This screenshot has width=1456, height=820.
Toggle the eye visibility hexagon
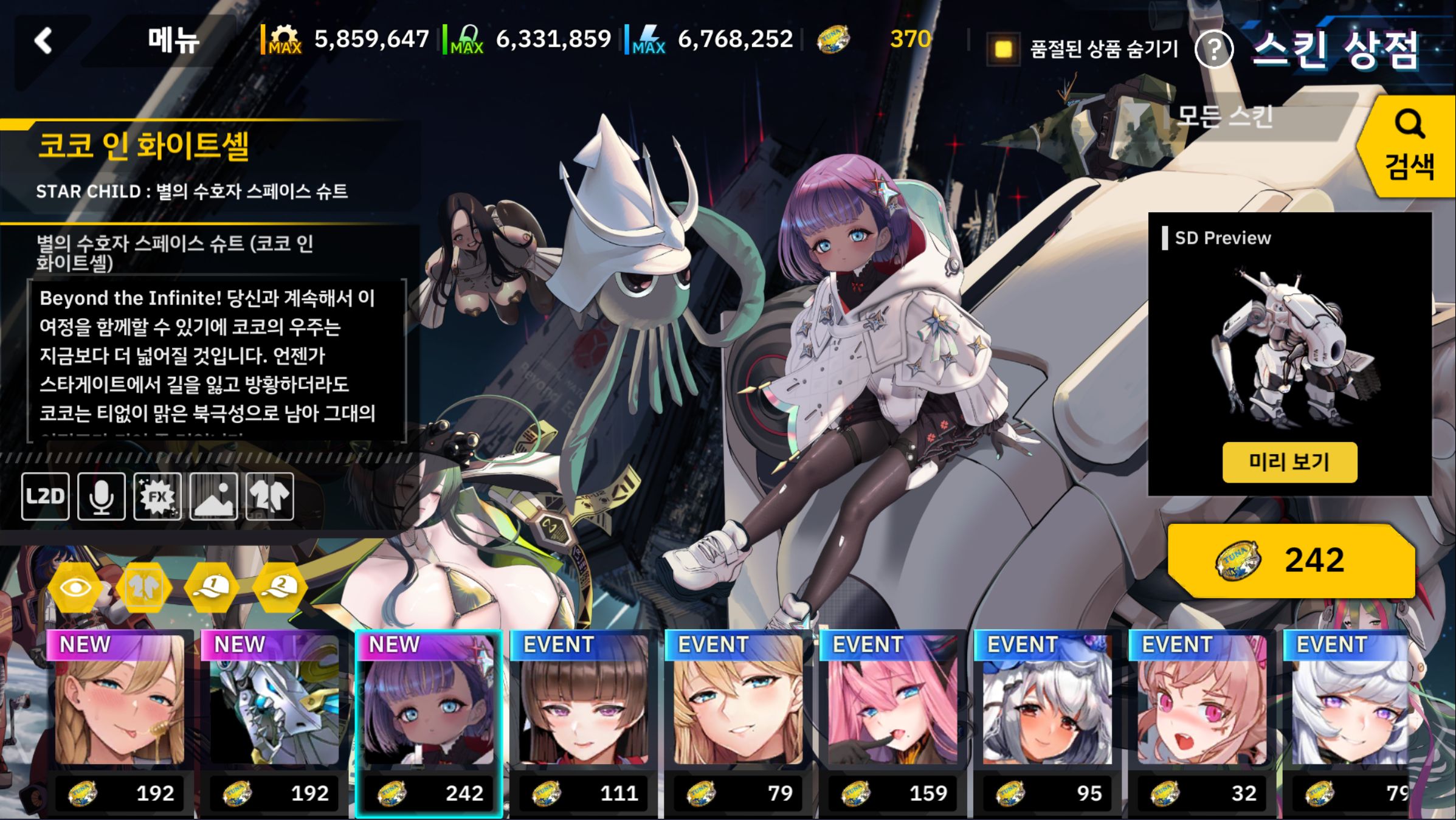point(75,587)
